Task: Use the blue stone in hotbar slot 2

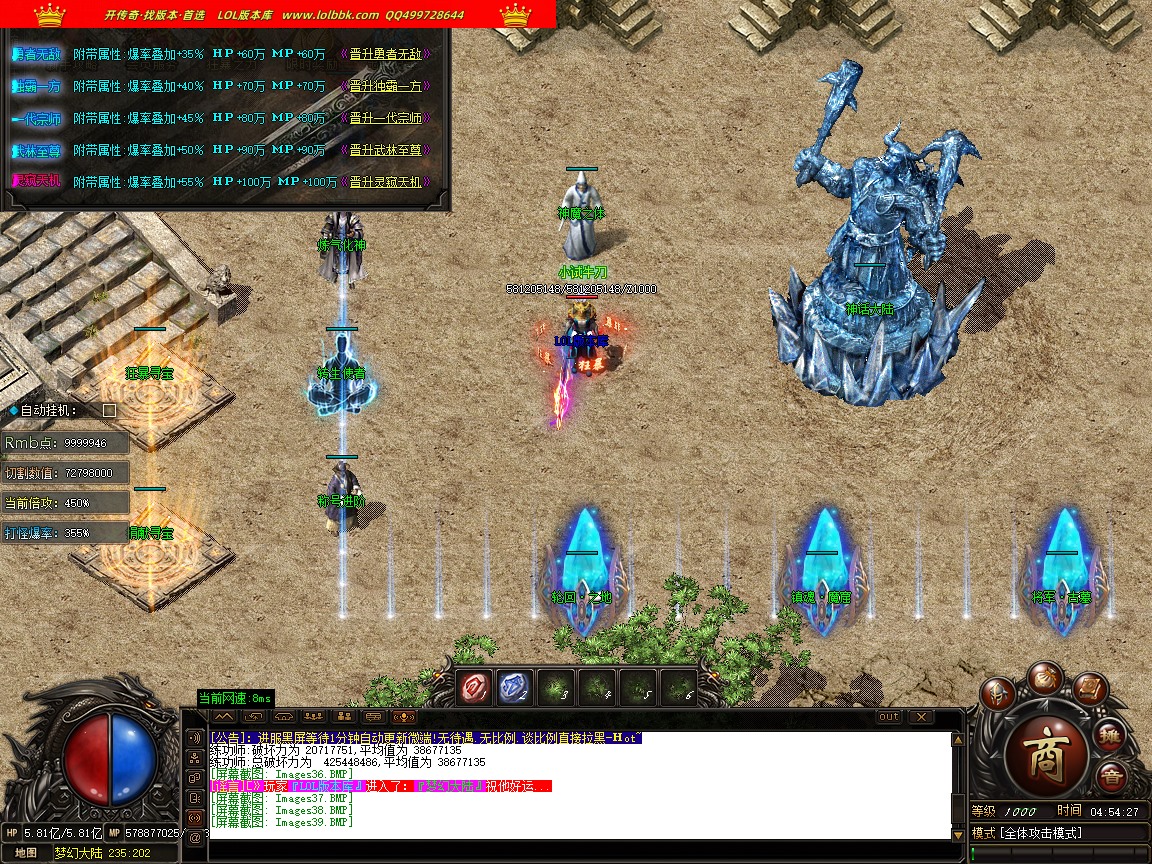Action: (515, 687)
